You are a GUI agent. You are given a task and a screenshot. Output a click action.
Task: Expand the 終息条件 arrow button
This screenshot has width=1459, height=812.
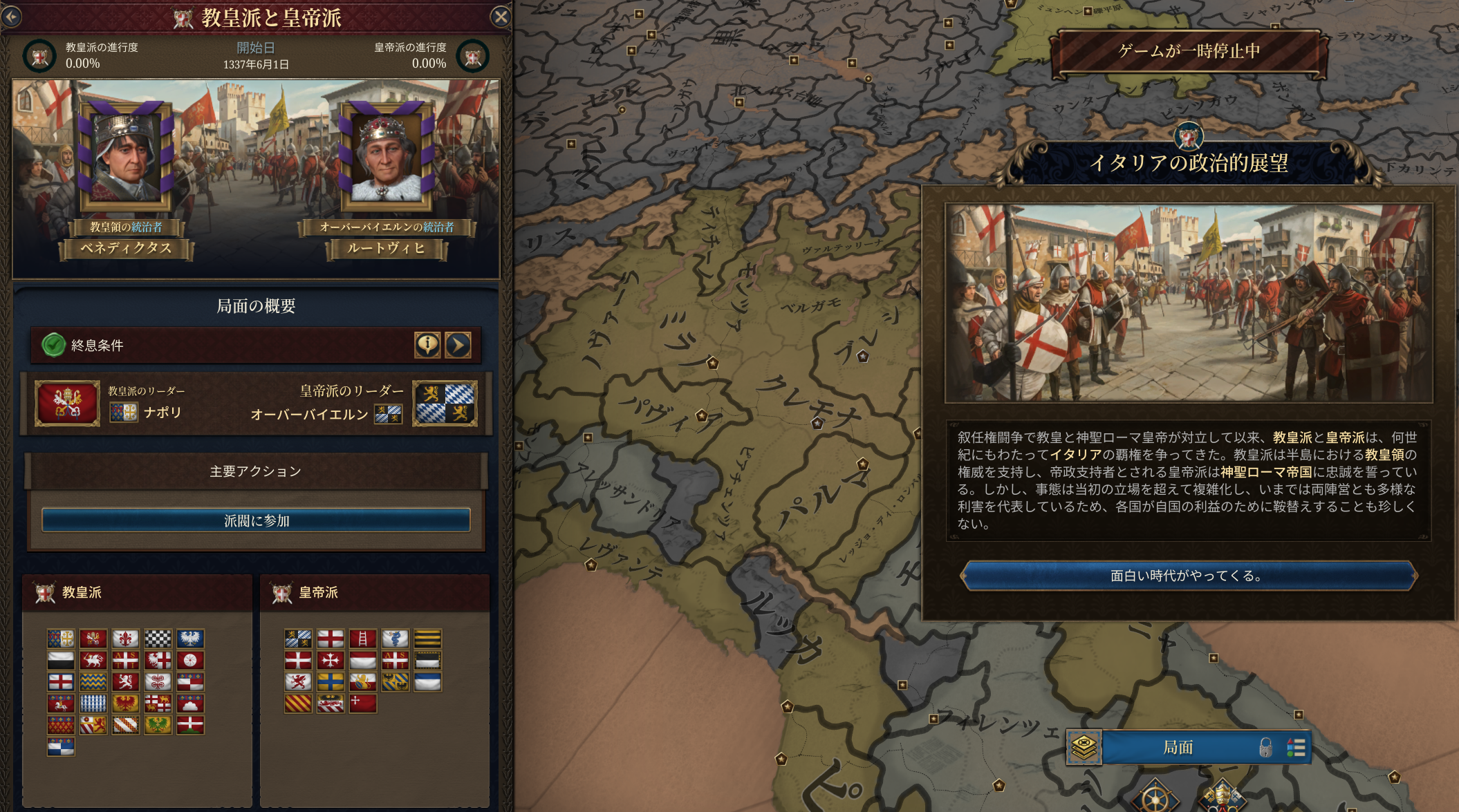458,344
